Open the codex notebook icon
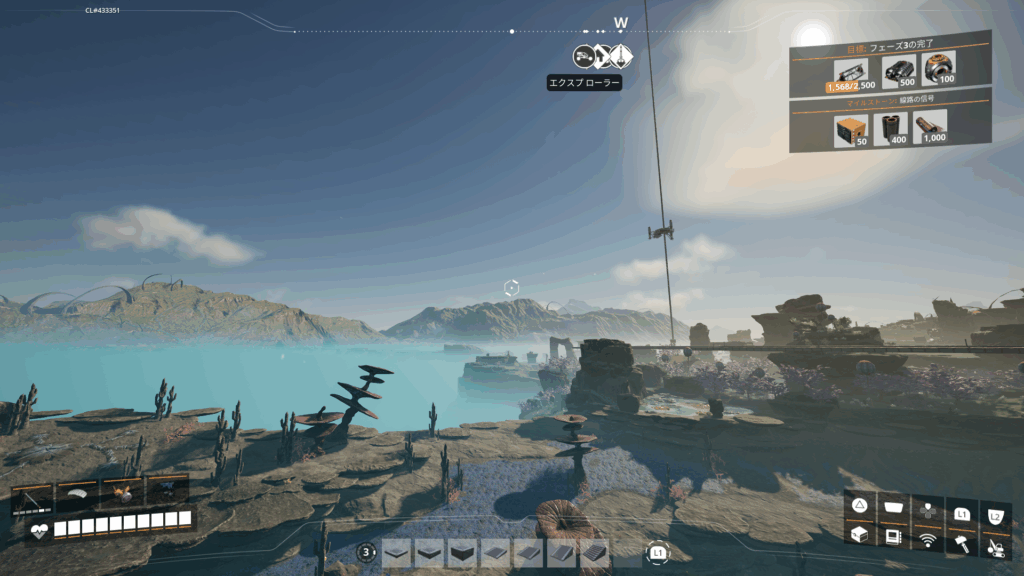1024x576 pixels. coord(893,537)
